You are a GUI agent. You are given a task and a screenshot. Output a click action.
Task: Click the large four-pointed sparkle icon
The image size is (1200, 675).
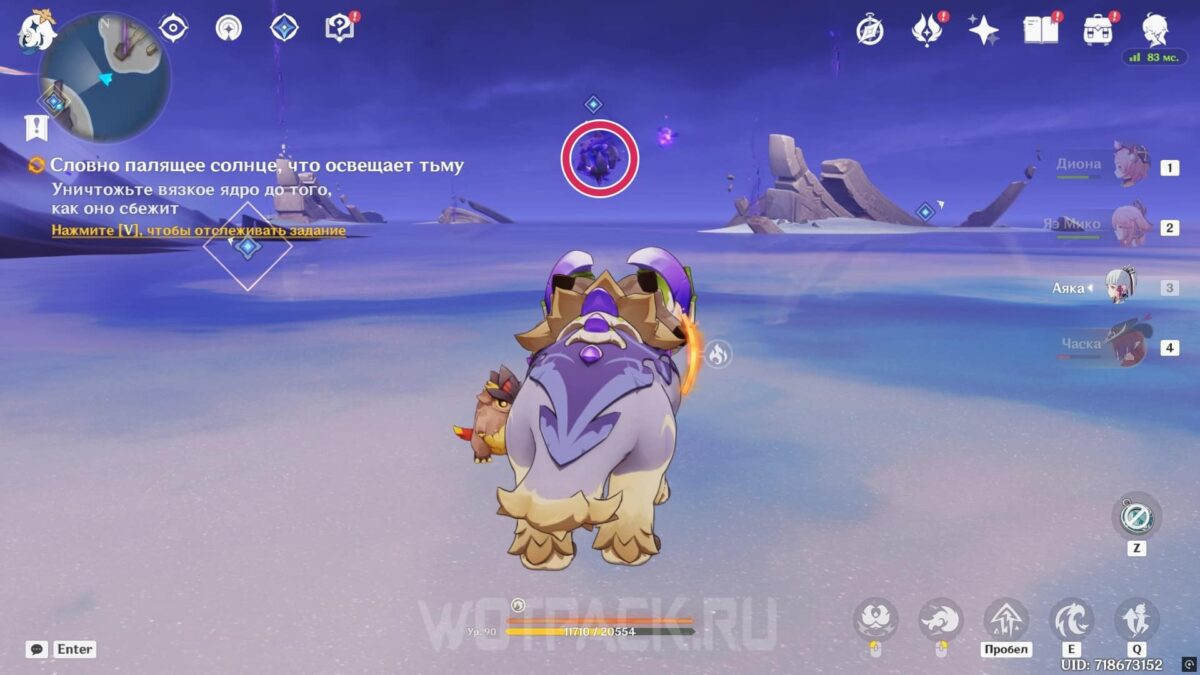pos(984,30)
